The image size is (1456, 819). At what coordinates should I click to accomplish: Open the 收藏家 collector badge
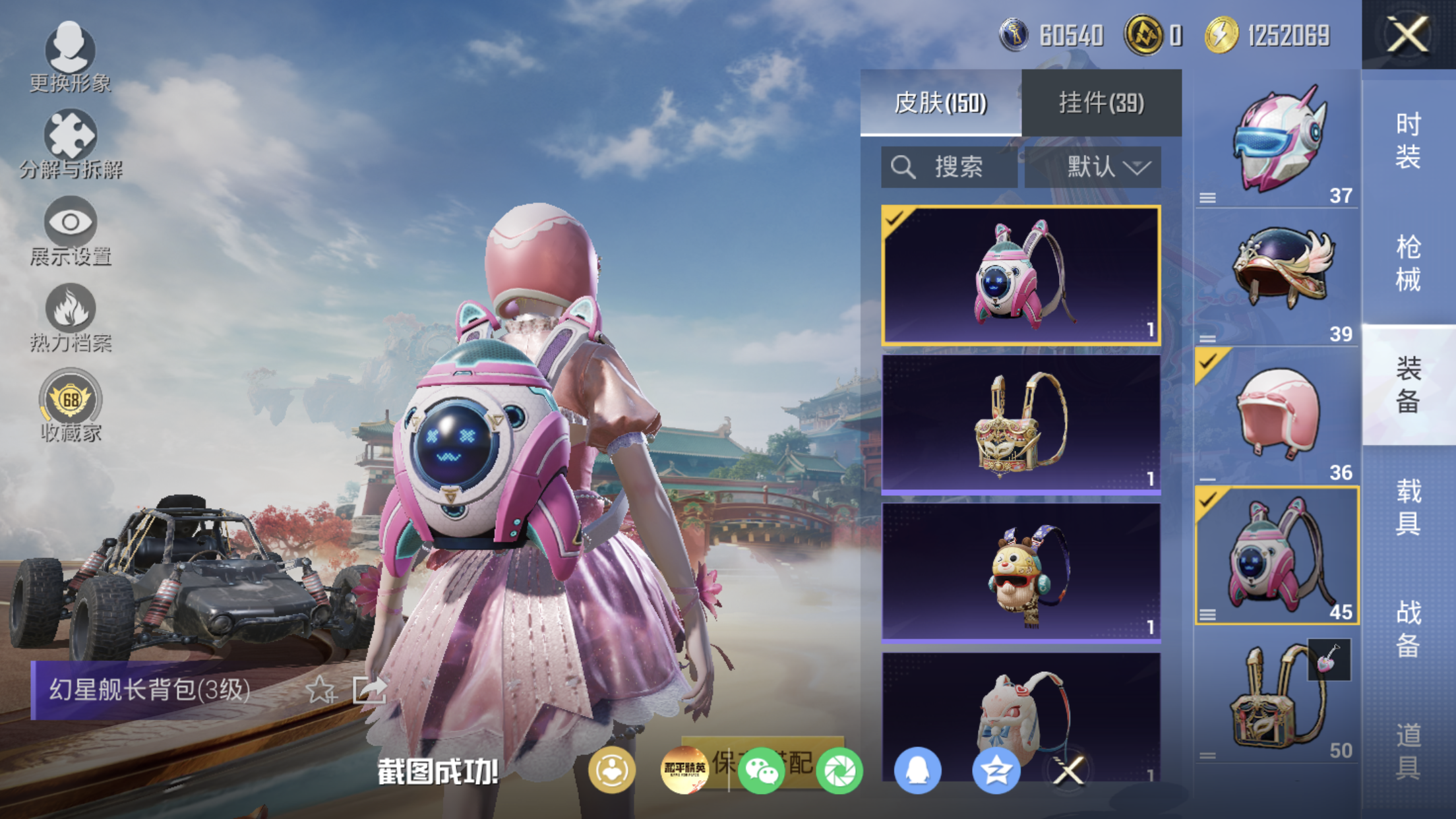click(x=70, y=404)
